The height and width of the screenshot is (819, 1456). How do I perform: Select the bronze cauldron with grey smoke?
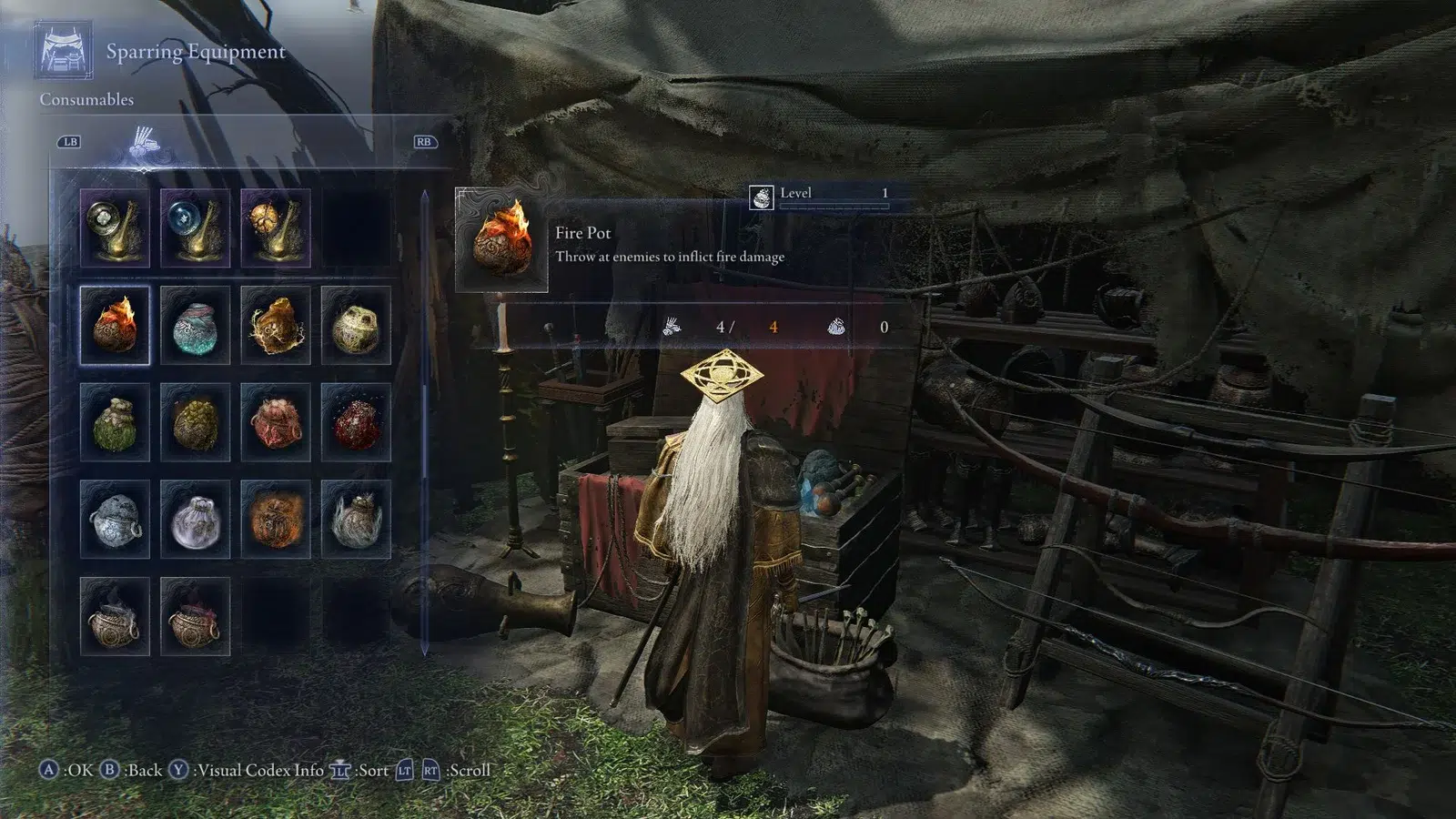point(115,616)
